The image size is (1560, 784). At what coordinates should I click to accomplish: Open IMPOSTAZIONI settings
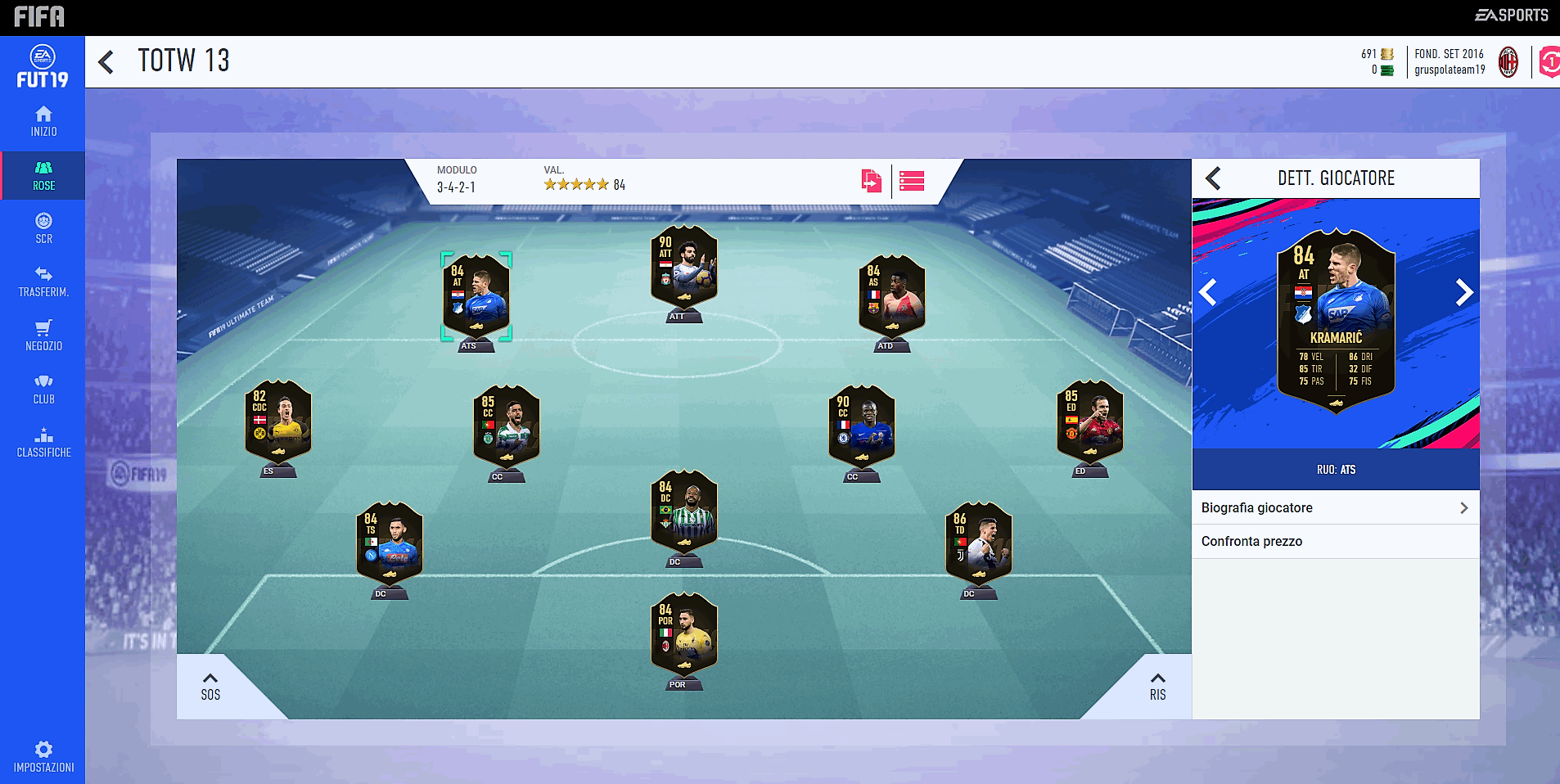43,754
